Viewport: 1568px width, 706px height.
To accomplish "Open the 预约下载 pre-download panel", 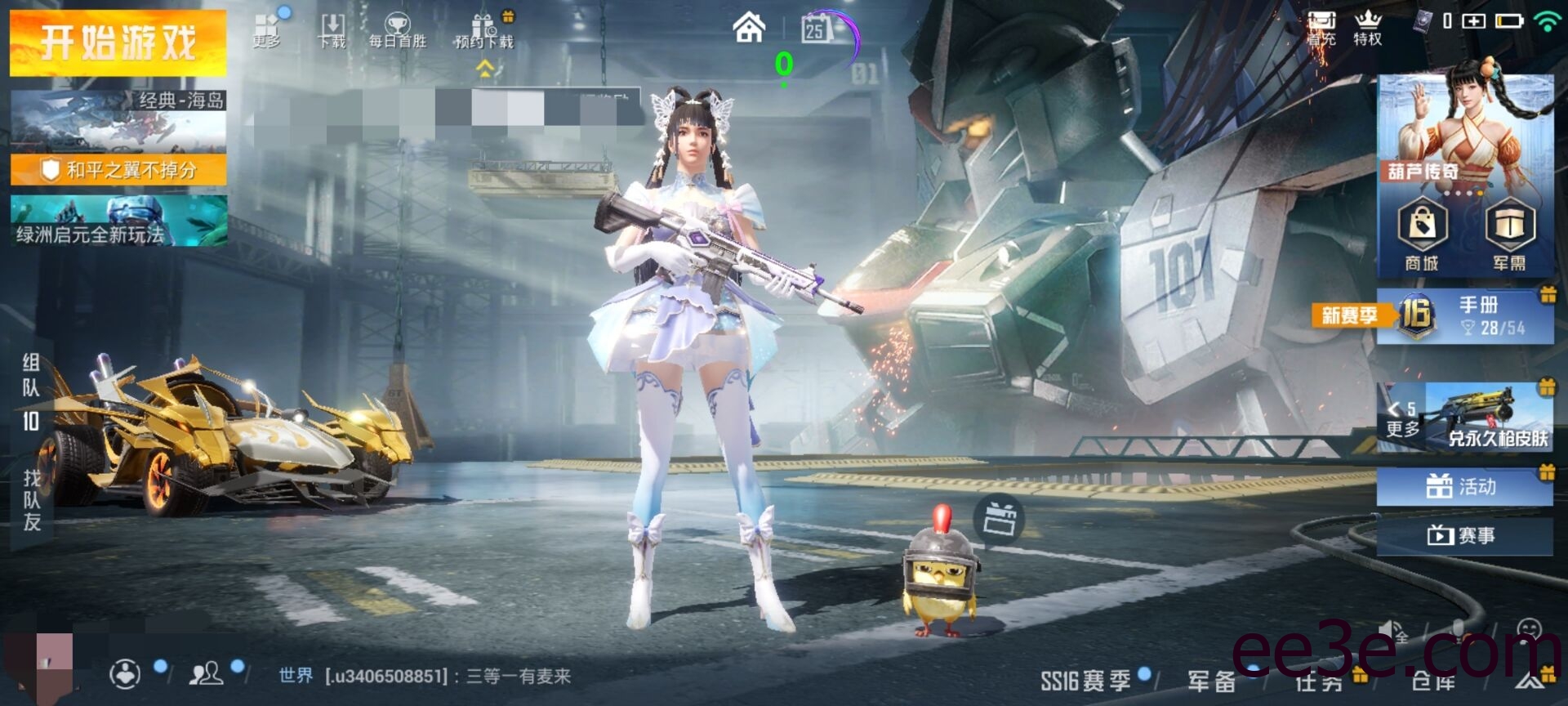I will (483, 29).
